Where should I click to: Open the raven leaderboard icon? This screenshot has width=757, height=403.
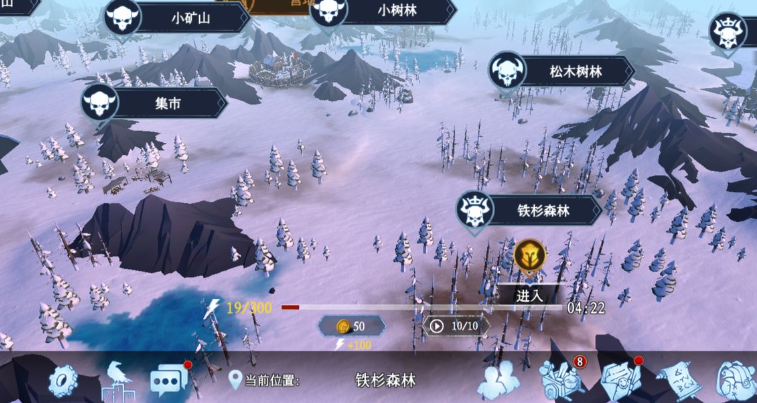116,380
